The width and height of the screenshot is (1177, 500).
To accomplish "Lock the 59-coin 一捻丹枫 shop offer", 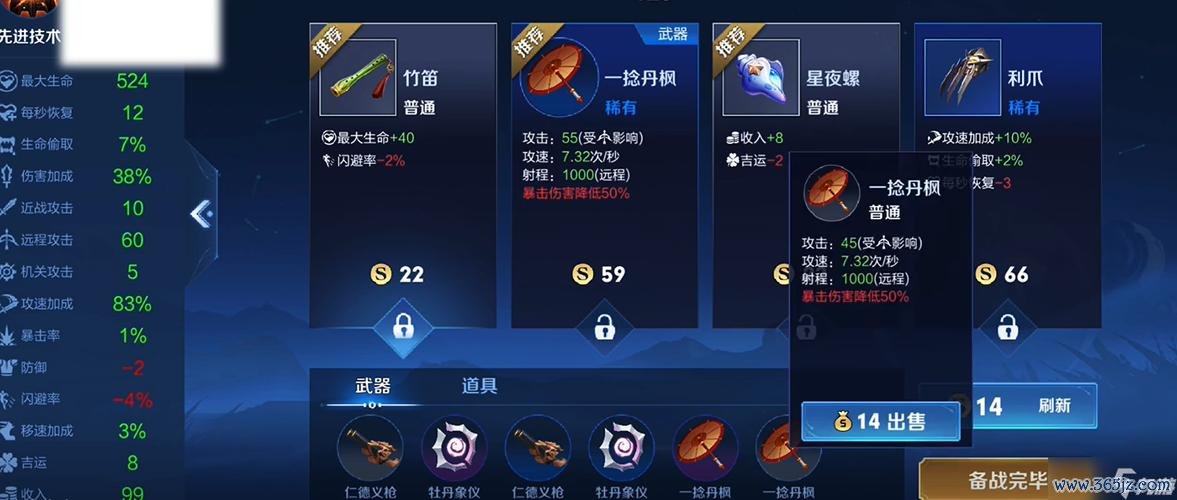I will (x=604, y=326).
